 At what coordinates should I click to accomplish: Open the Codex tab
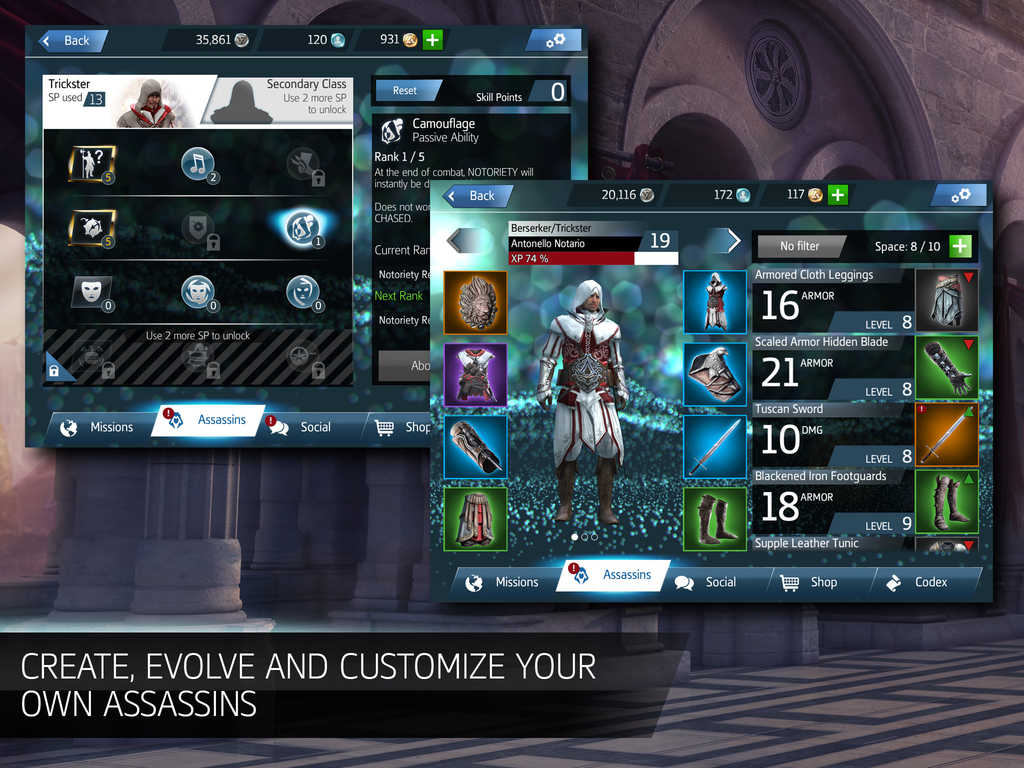[x=920, y=582]
